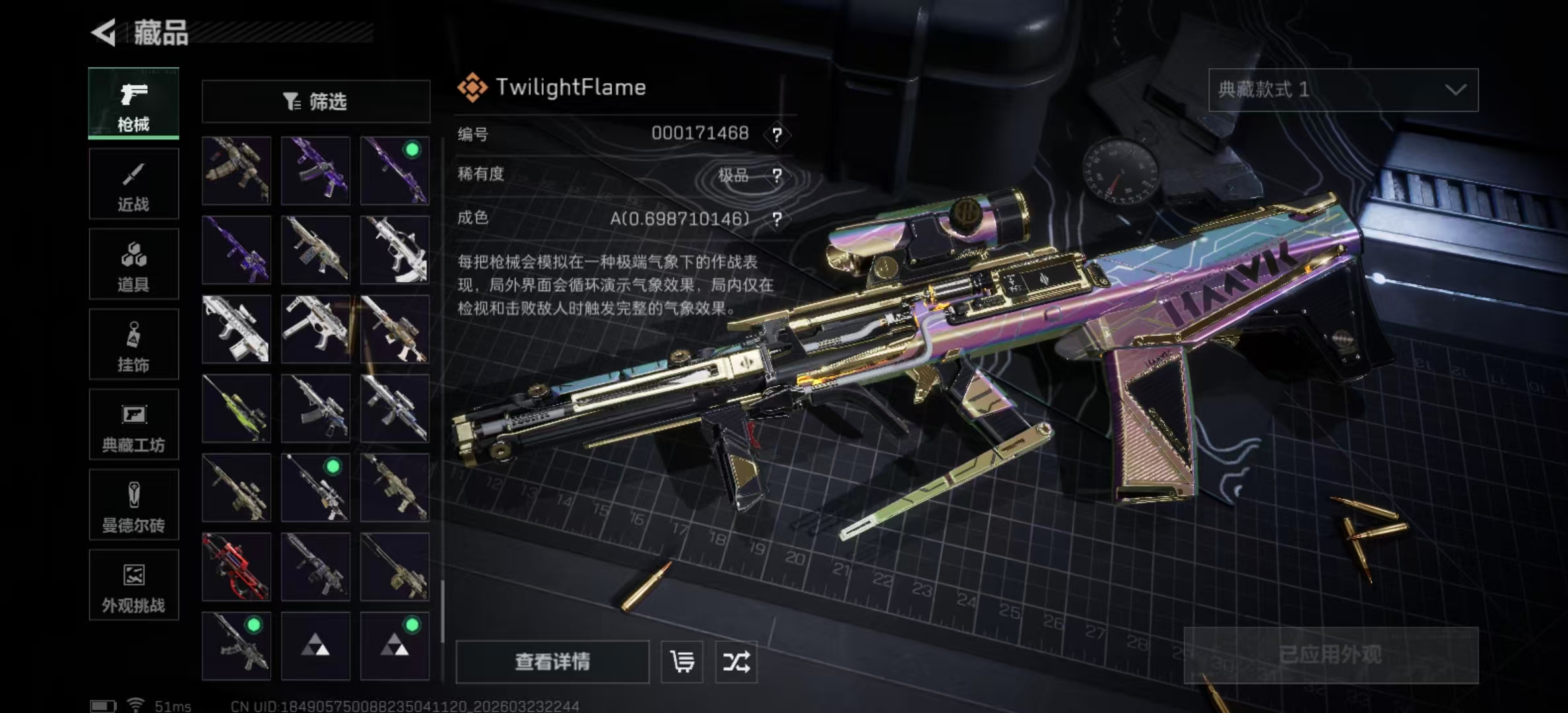This screenshot has width=1568, height=713.
Task: Tap the question mark next to 成色
Action: click(x=777, y=219)
